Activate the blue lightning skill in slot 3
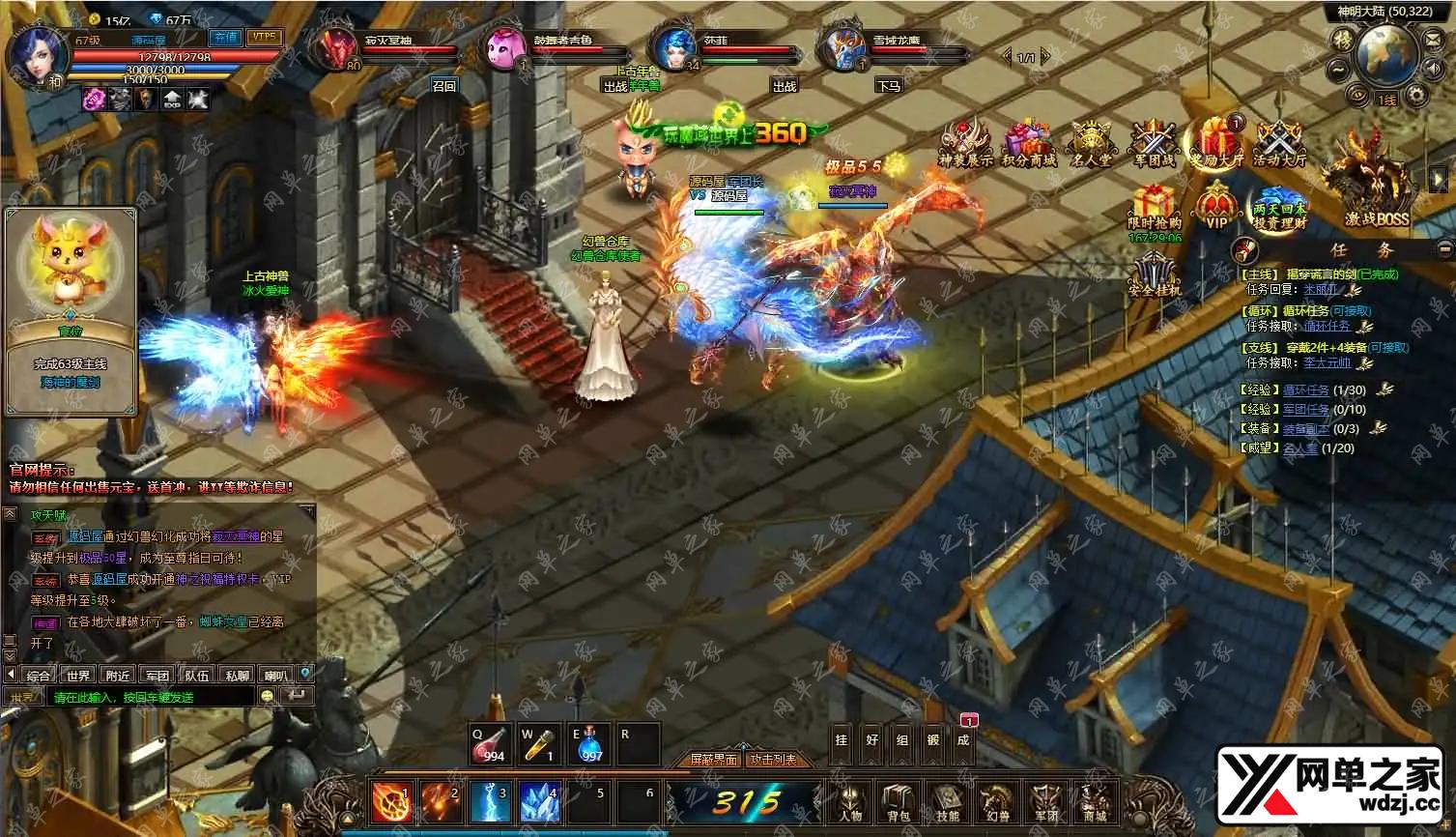Viewport: 1456px width, 837px height. click(491, 801)
